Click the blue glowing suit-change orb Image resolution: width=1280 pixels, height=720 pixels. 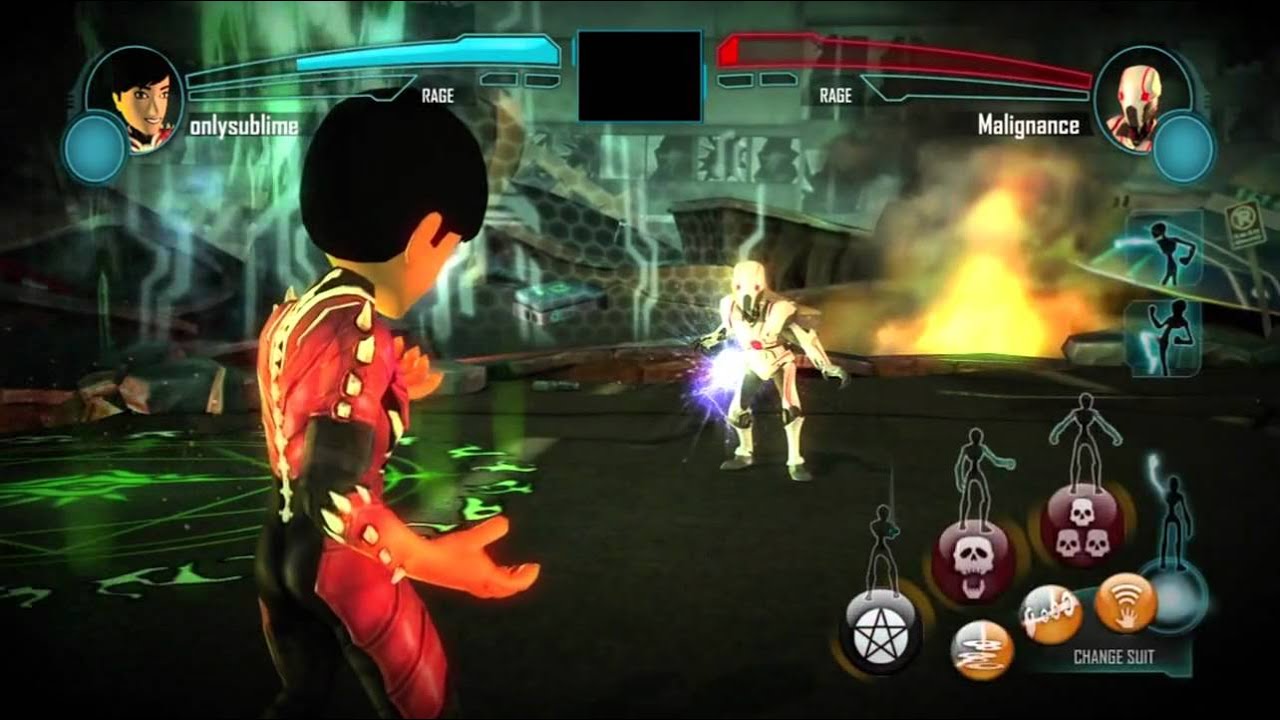[1172, 596]
